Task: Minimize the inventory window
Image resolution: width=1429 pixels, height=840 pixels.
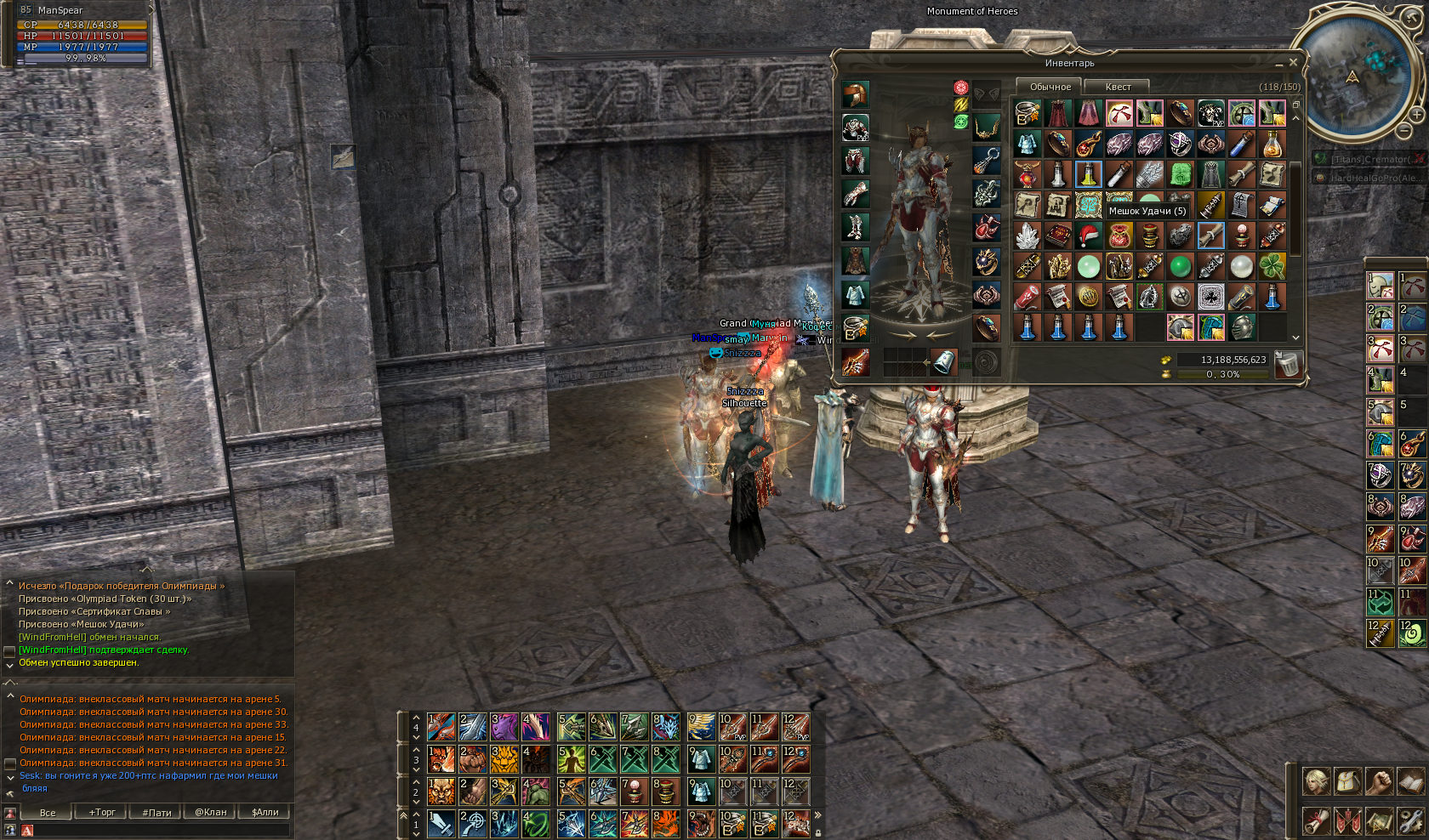Action: [1278, 63]
